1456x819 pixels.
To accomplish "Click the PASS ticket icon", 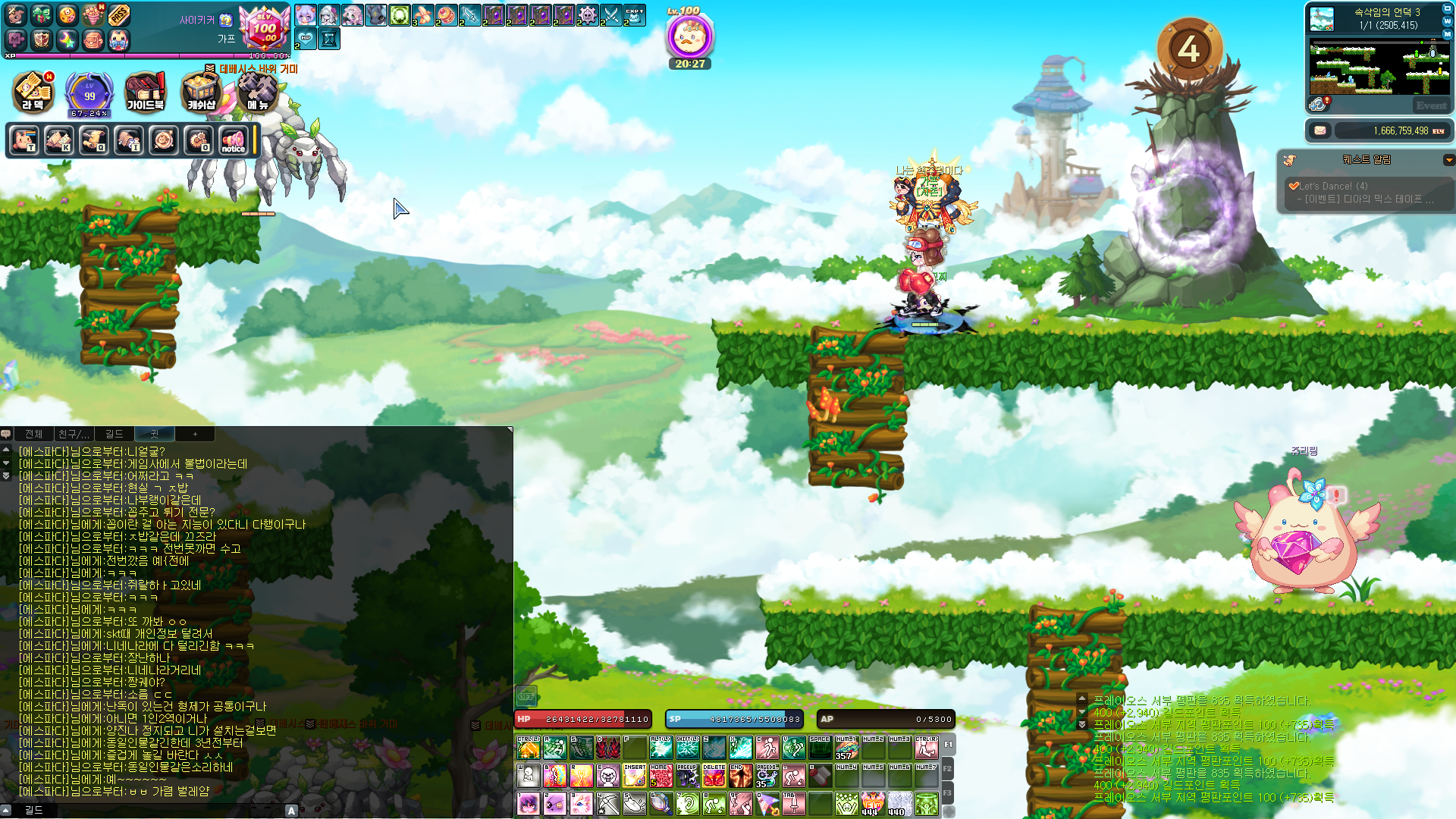I will [119, 14].
